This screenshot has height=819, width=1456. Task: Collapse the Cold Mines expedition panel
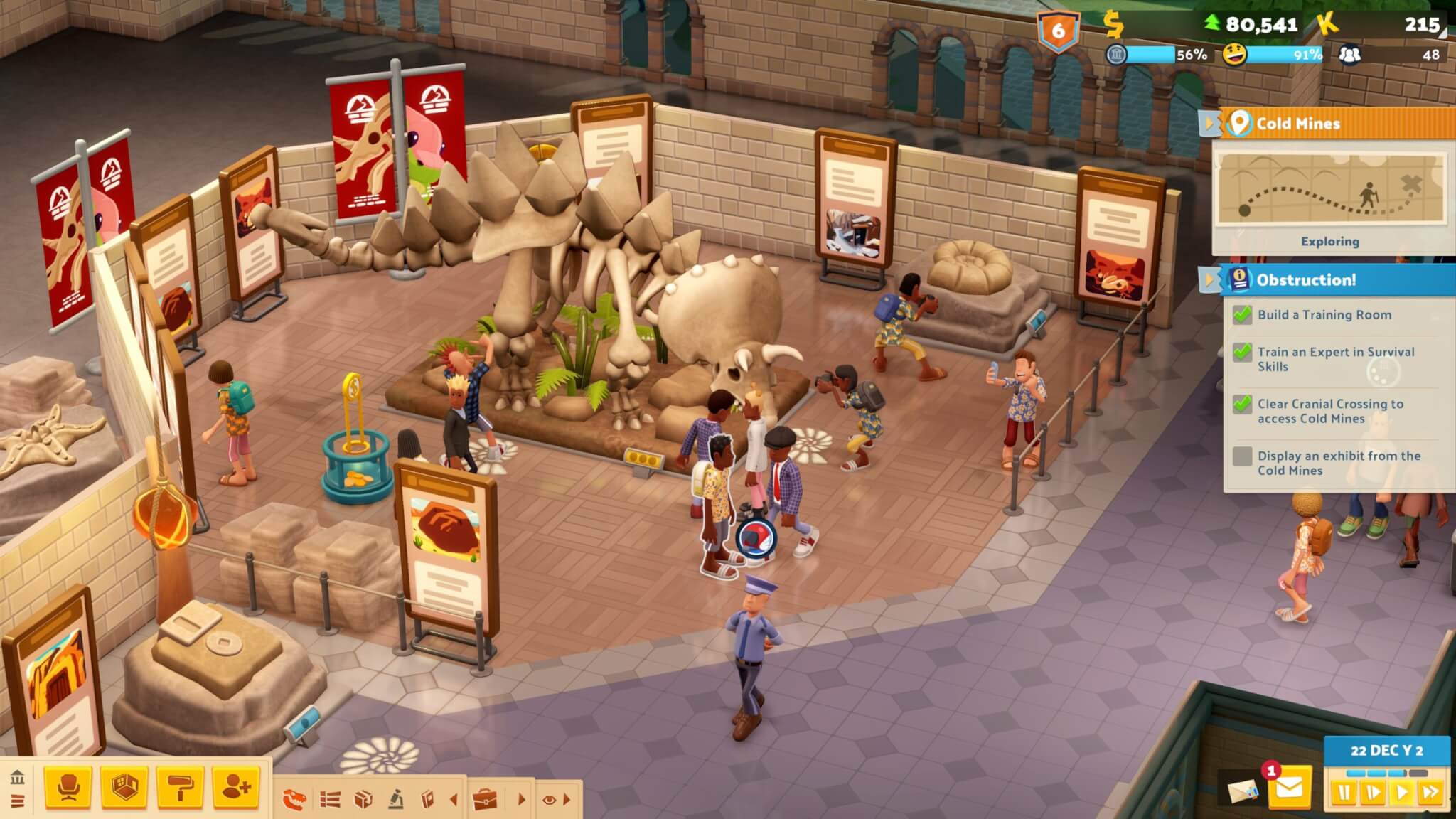click(1209, 123)
